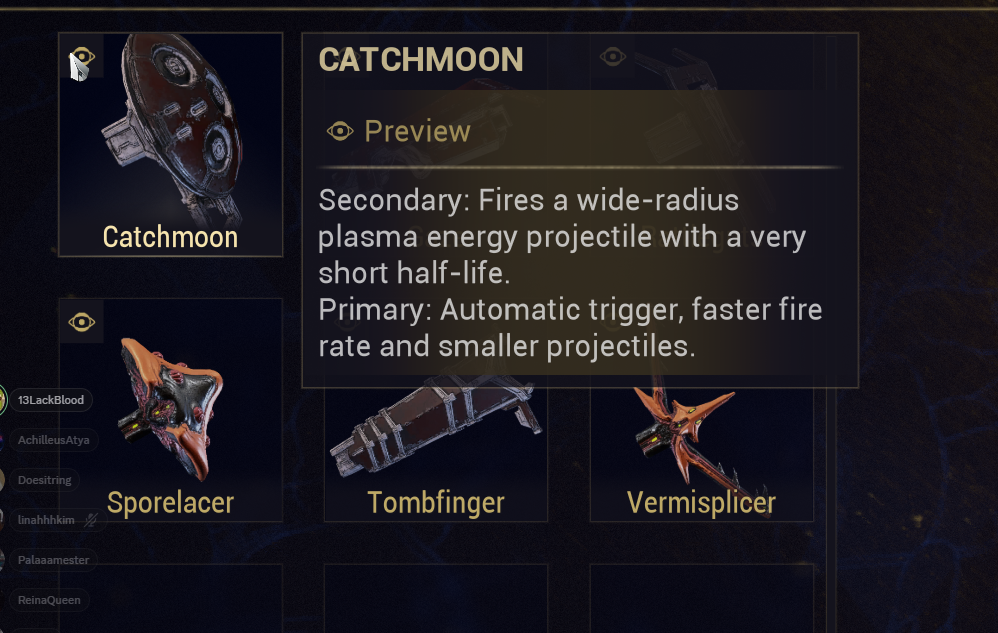Screen dimensions: 998x633
Task: Toggle the eye icon on Sporelacer tile
Action: [x=81, y=322]
